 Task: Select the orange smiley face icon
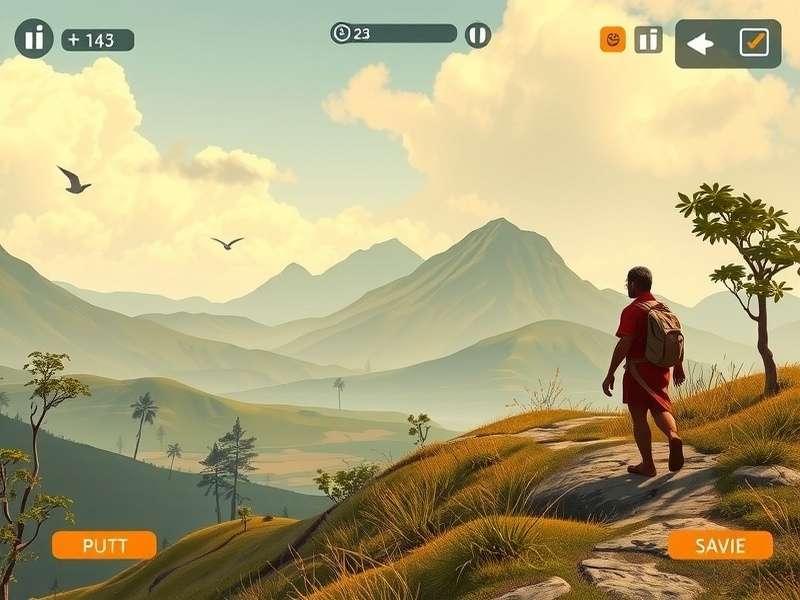pyautogui.click(x=612, y=40)
